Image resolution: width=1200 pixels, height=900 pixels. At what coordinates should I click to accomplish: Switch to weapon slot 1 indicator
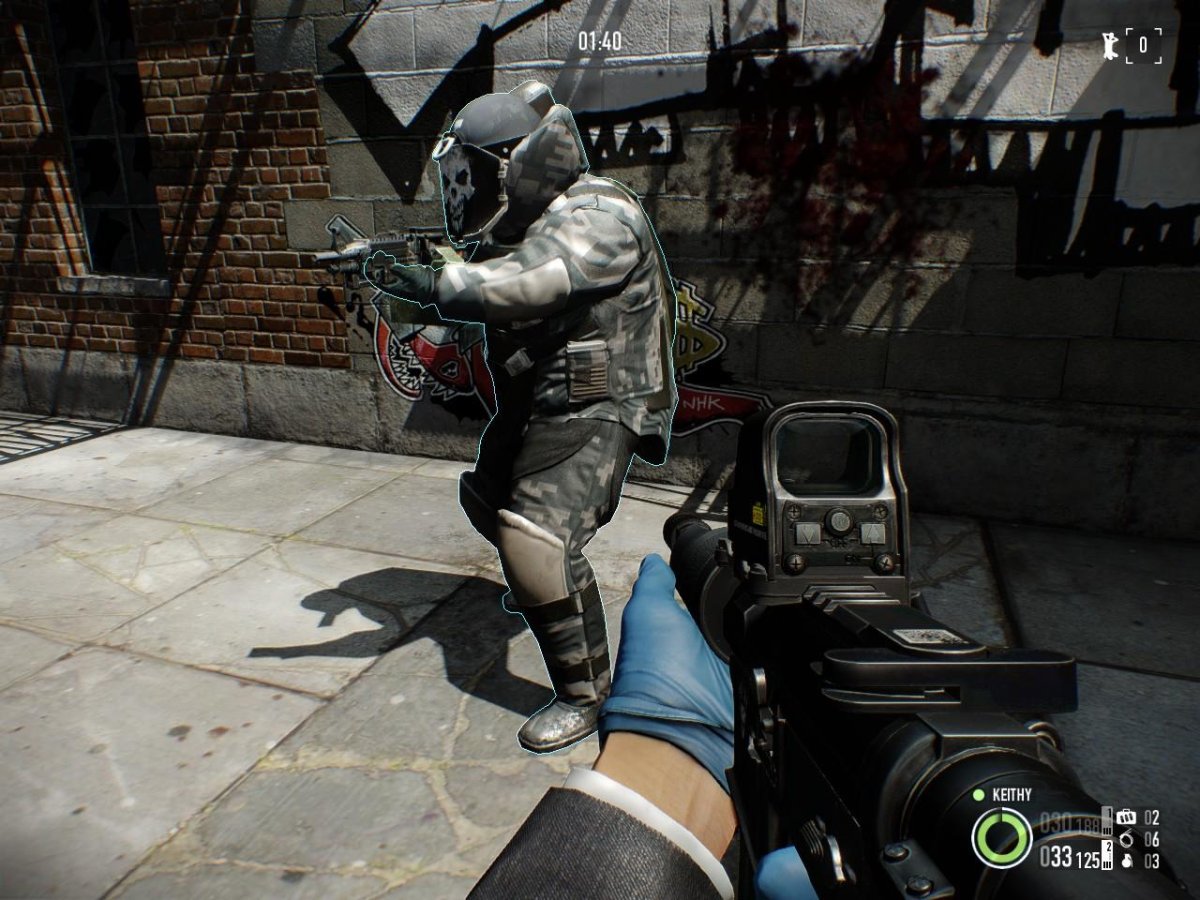(x=1107, y=822)
